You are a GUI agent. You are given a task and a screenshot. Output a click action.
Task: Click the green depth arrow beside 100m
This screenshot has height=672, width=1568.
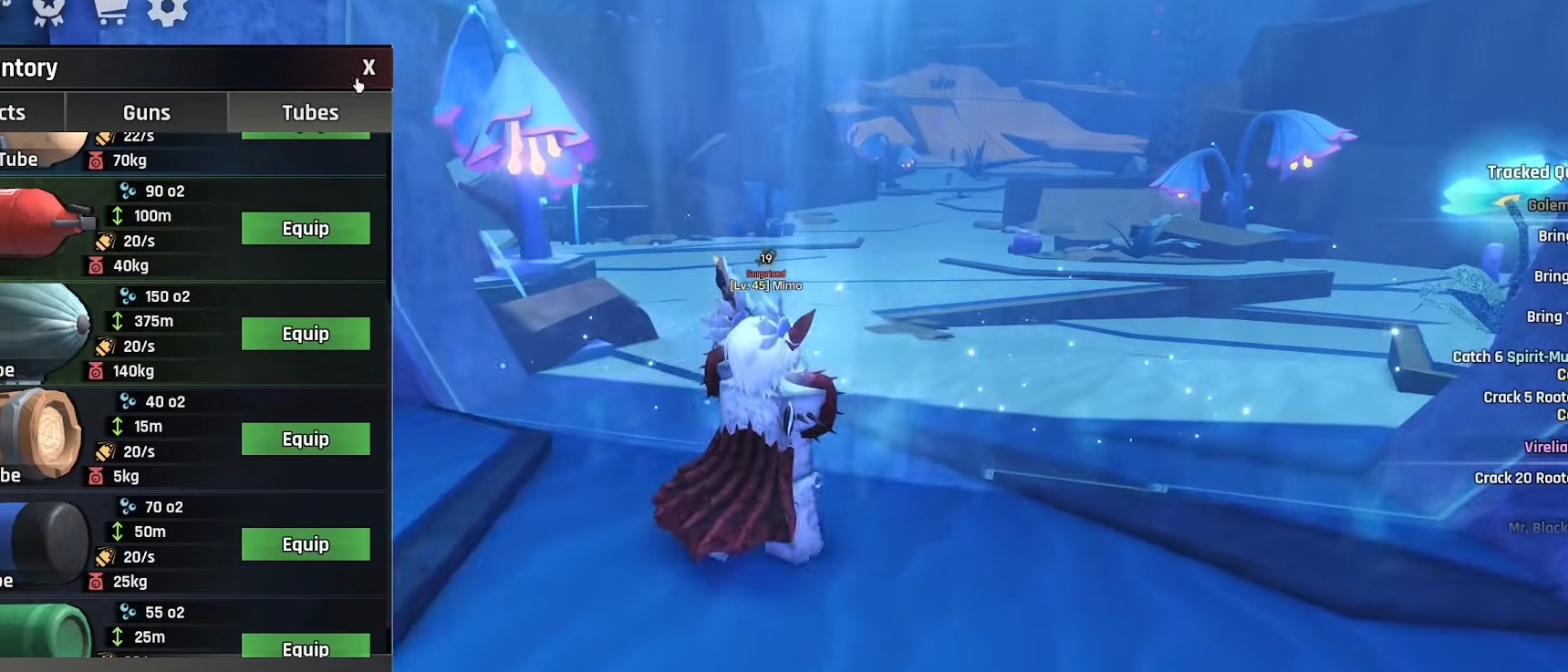tap(118, 216)
